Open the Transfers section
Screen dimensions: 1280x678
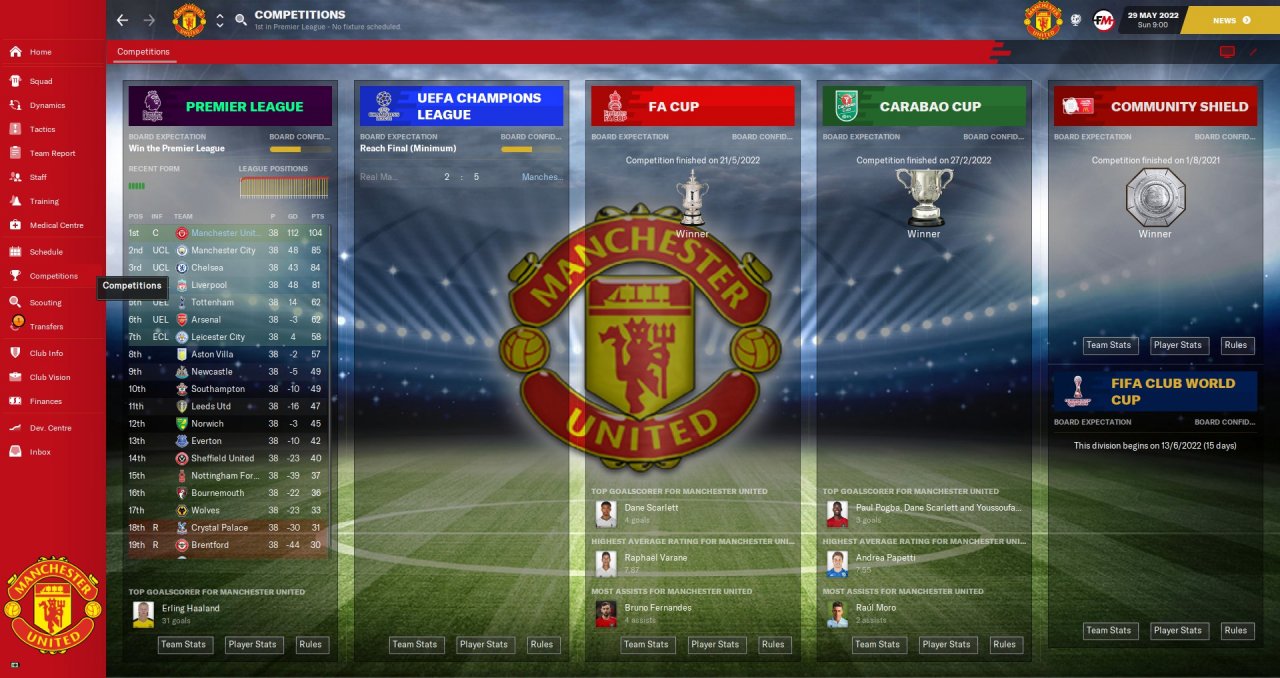46,326
